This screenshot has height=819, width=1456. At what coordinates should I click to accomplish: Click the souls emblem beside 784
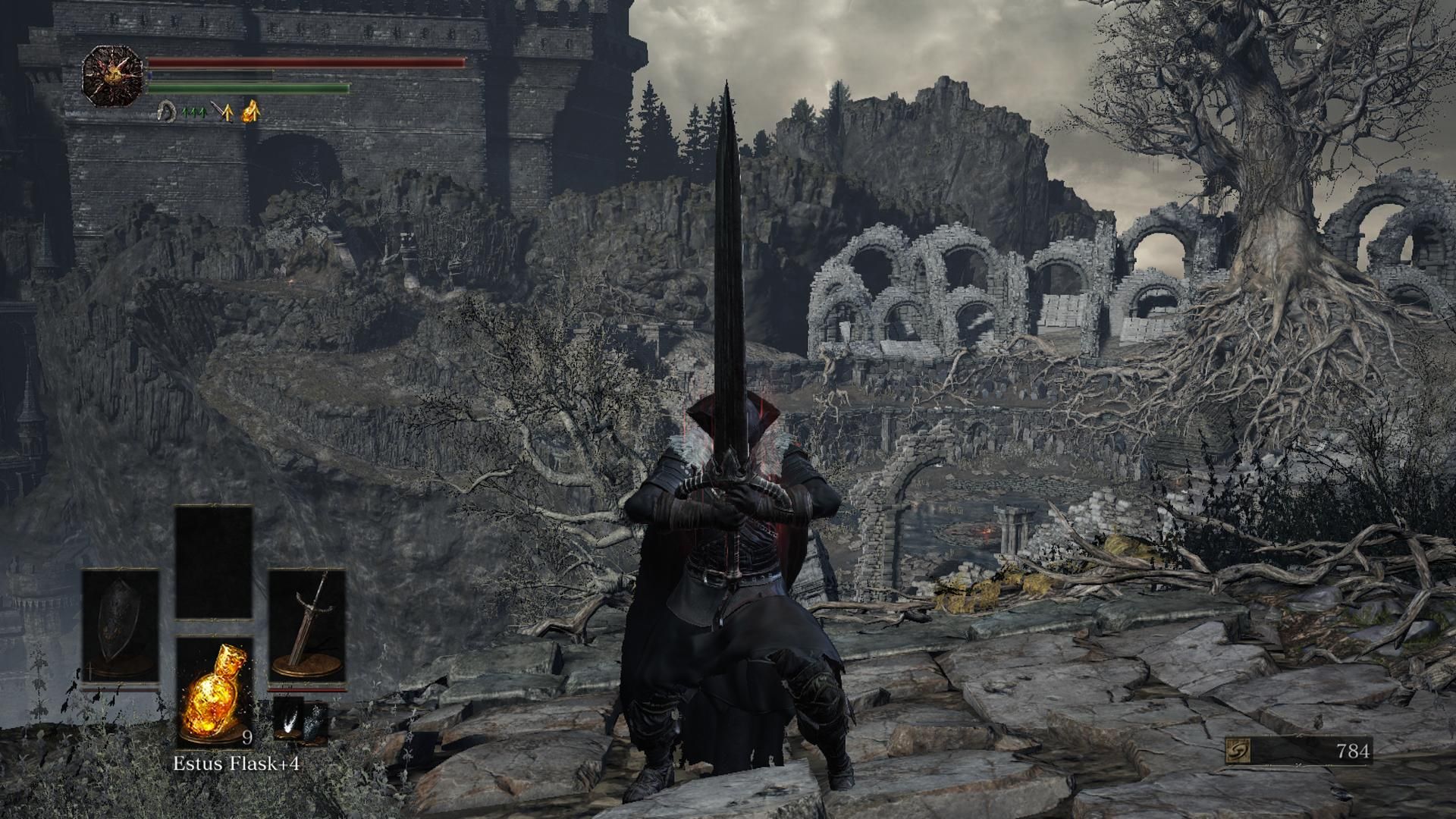(x=1238, y=751)
